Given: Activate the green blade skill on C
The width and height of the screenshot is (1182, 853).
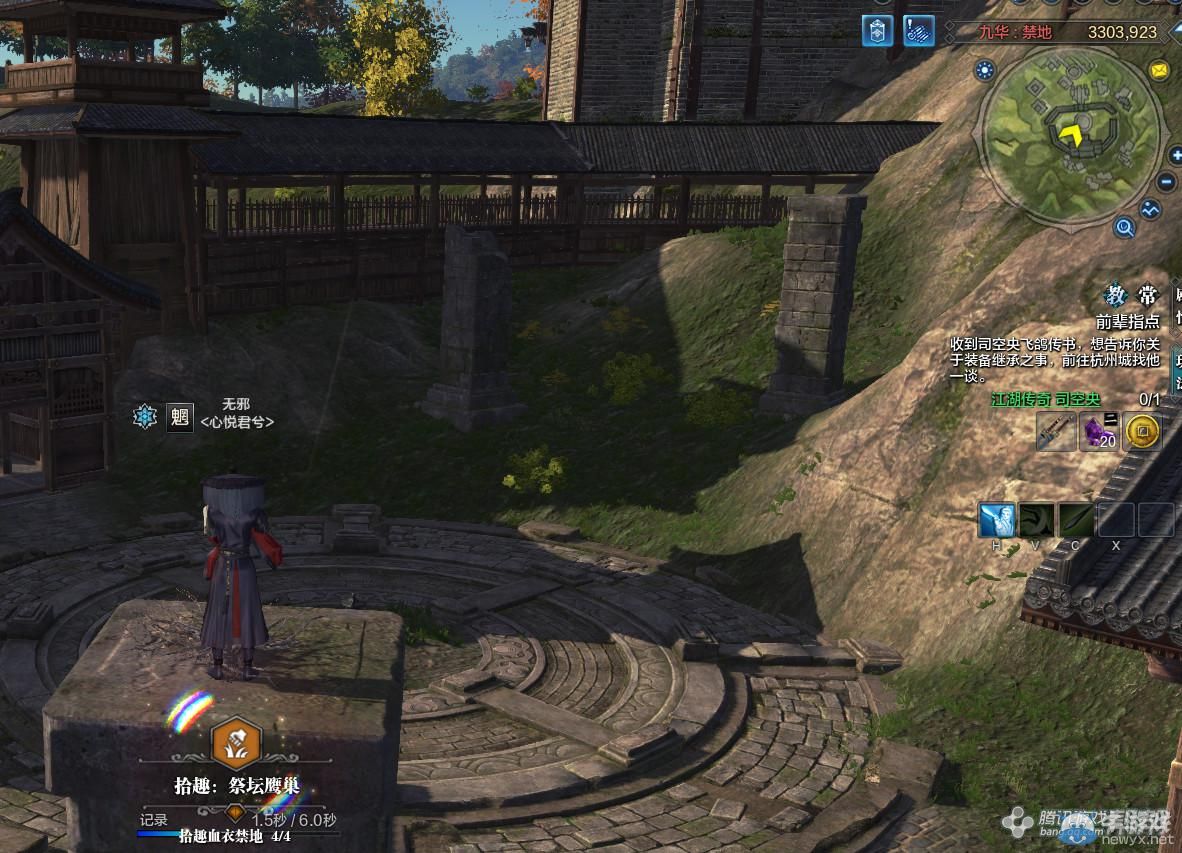Looking at the screenshot, I should pyautogui.click(x=1076, y=520).
